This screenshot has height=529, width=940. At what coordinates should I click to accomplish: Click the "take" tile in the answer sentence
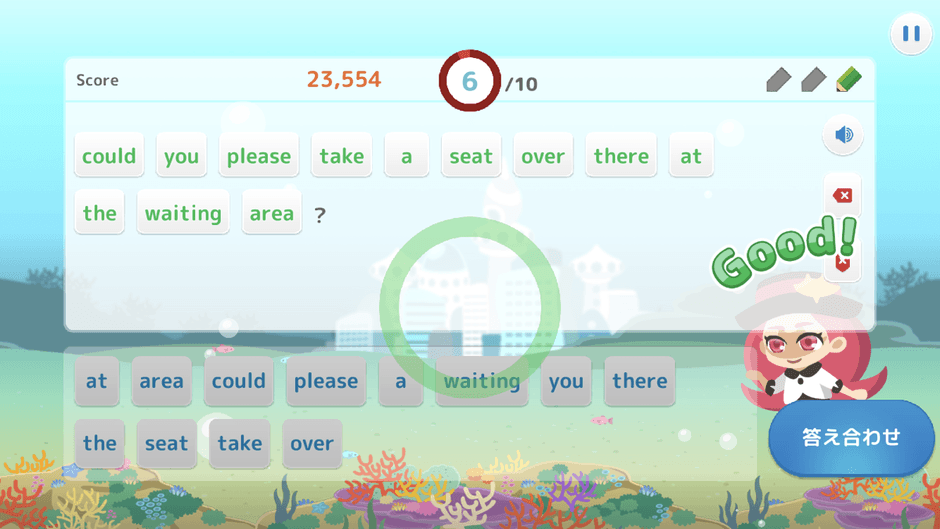tap(342, 156)
